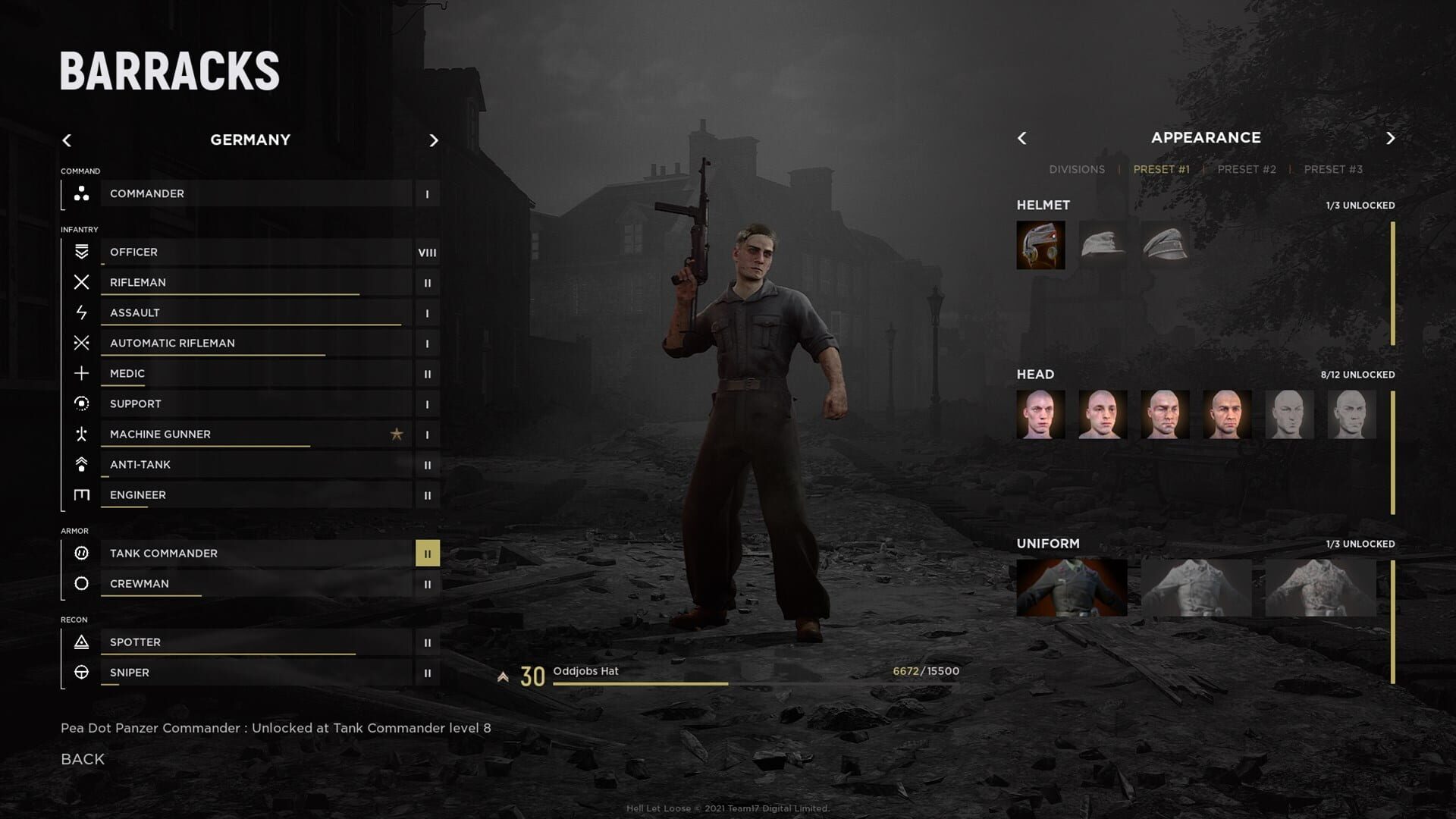Click the right arrow beside GERMANY

click(434, 140)
